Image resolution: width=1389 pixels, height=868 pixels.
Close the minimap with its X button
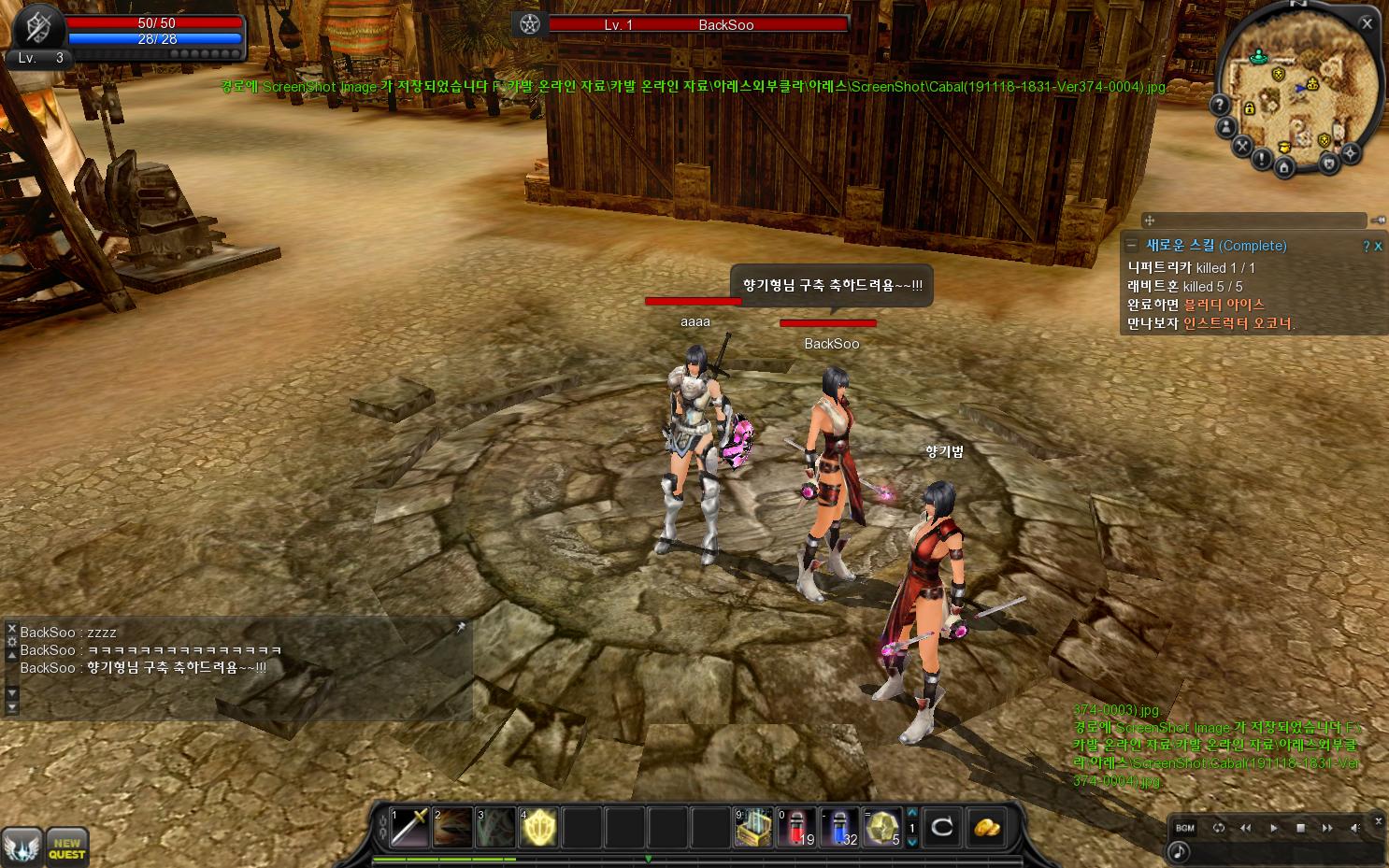point(1367,23)
